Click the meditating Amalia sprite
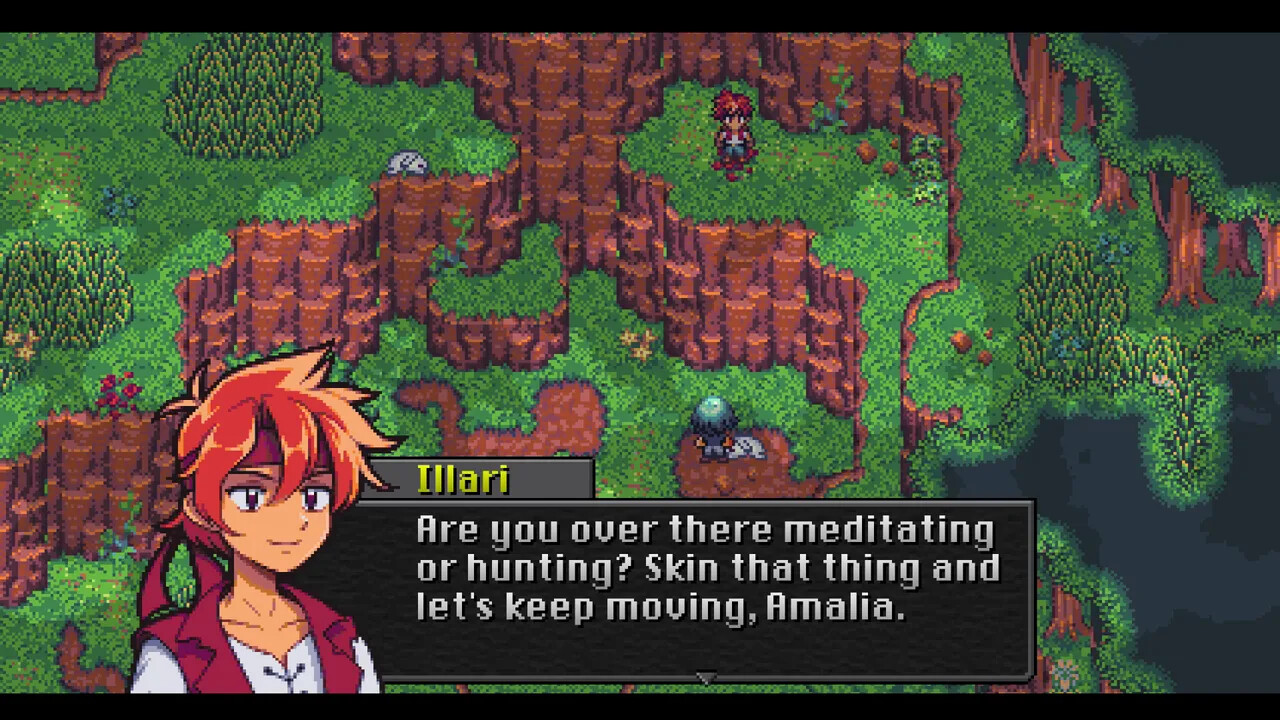This screenshot has height=720, width=1280. pos(712,440)
